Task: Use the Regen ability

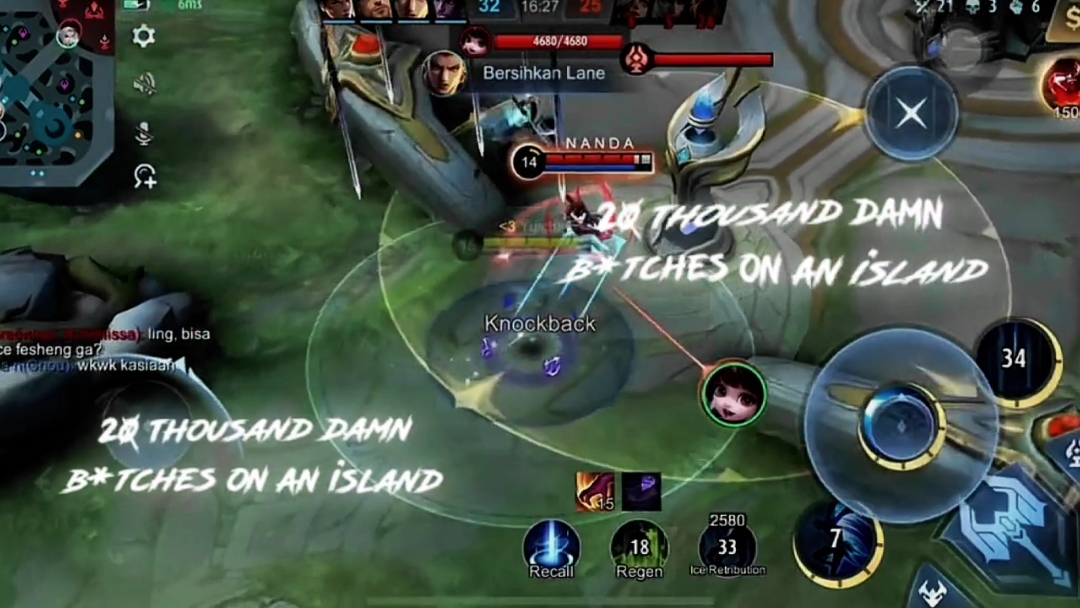Action: click(x=639, y=548)
